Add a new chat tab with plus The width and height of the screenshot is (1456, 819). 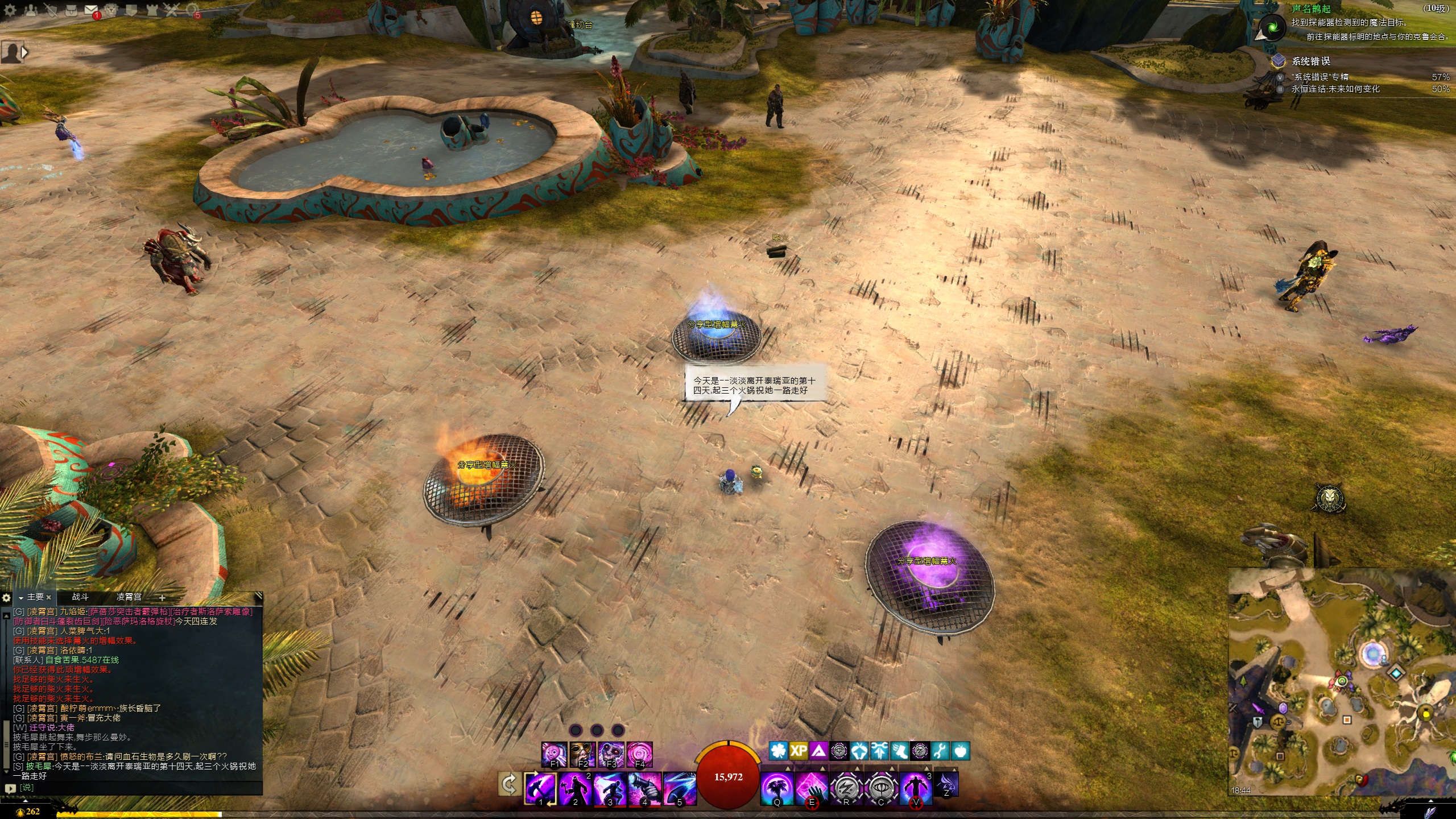(162, 598)
